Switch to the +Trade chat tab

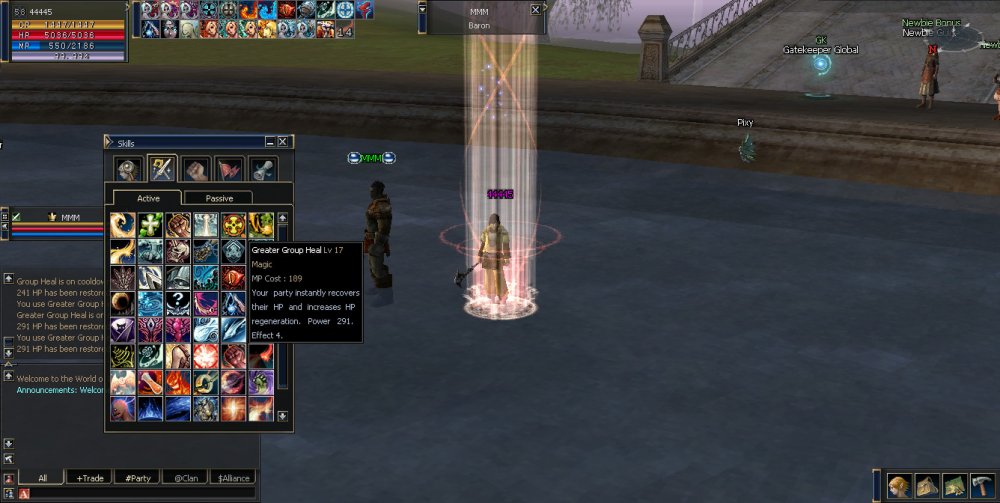tap(90, 478)
